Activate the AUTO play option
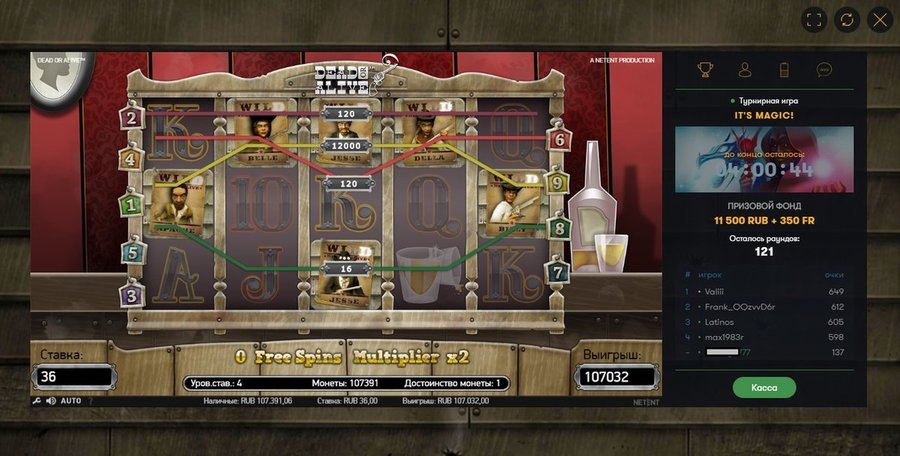The width and height of the screenshot is (900, 456). tap(71, 401)
